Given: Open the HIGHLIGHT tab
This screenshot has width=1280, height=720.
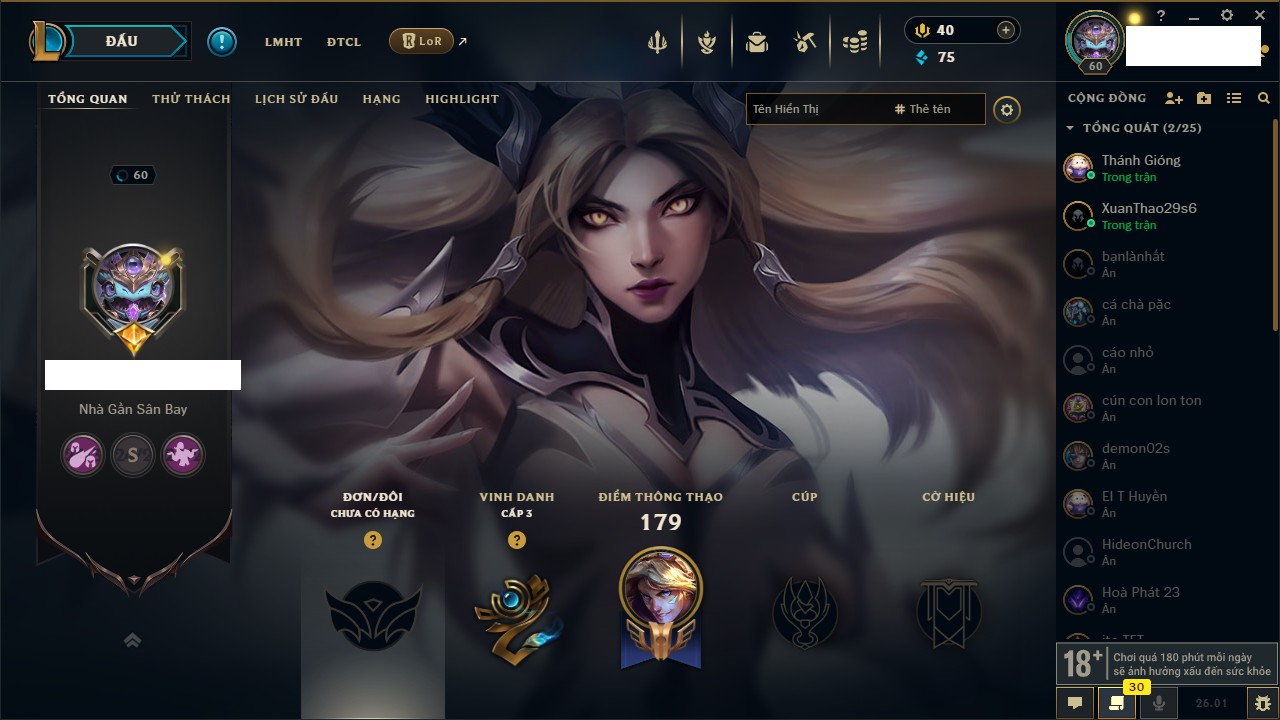Looking at the screenshot, I should tap(461, 99).
